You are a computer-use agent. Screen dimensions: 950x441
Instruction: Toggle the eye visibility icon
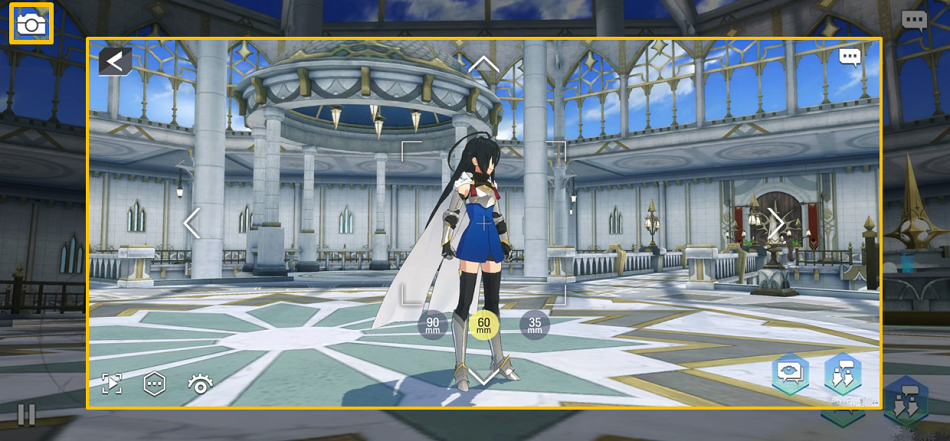(x=200, y=384)
